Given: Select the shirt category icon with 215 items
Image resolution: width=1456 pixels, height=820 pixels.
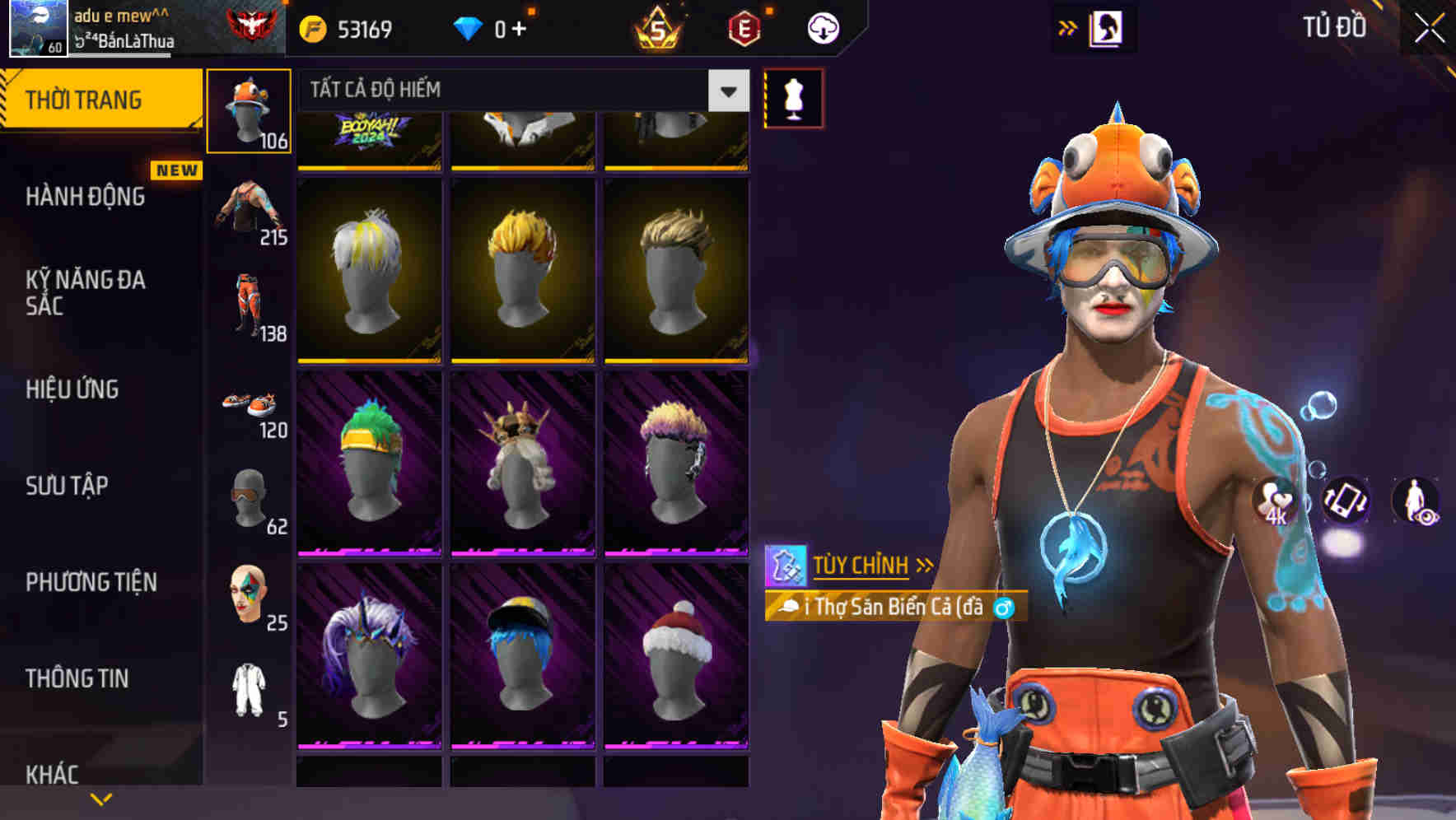Looking at the screenshot, I should point(250,210).
